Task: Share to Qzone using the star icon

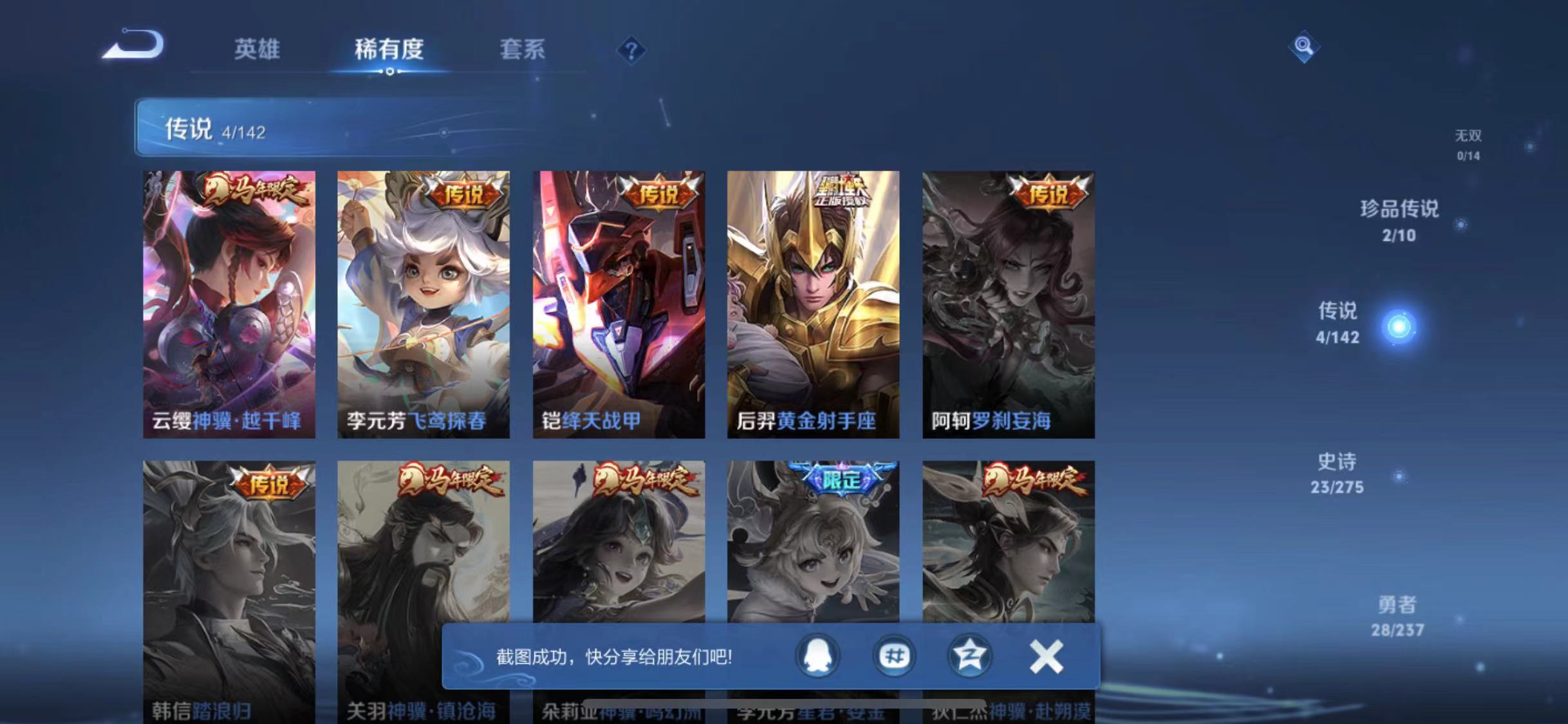Action: [971, 656]
